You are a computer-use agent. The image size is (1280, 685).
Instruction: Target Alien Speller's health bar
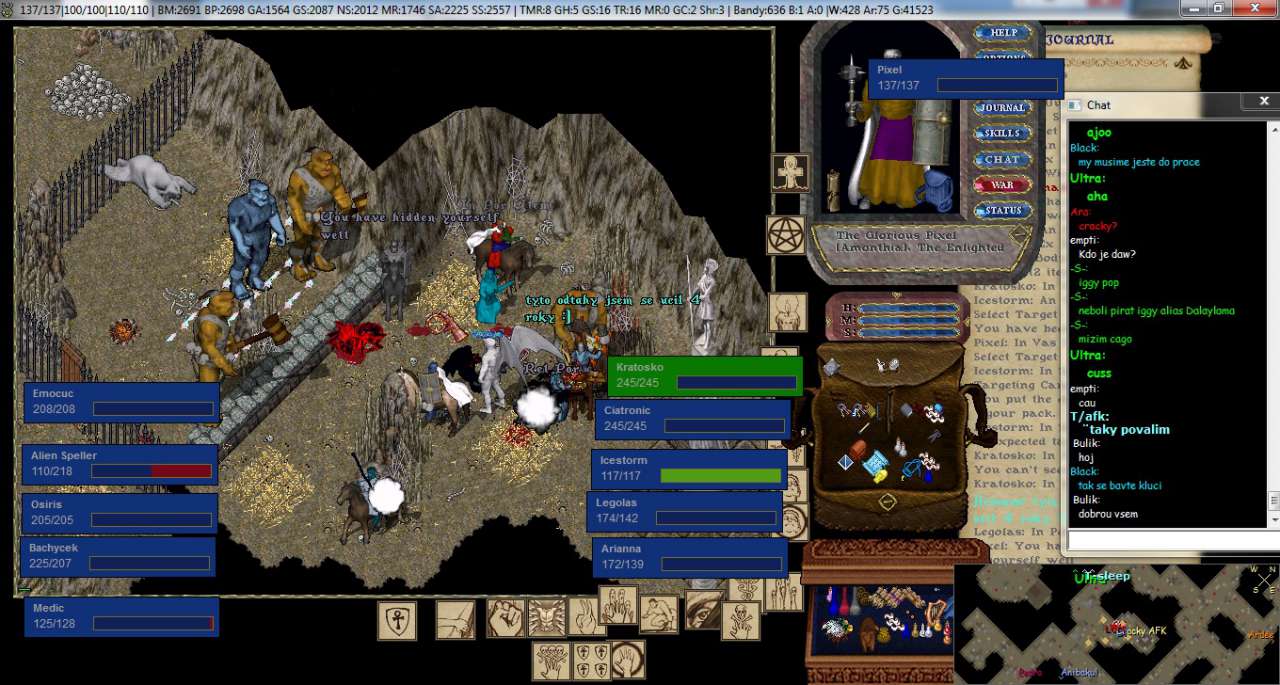120,464
